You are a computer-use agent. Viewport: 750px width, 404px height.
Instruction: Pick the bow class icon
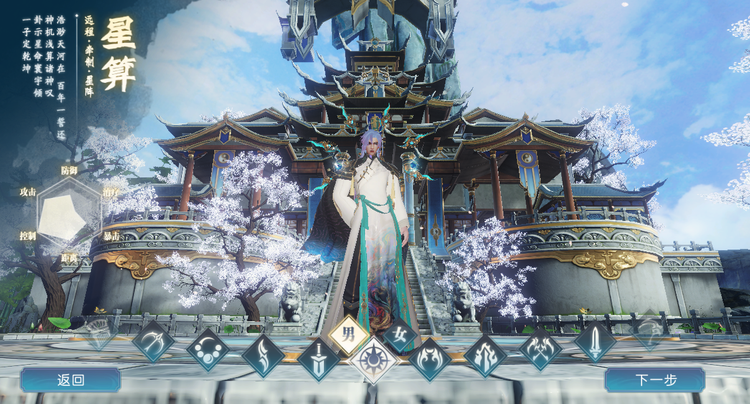pos(153,341)
